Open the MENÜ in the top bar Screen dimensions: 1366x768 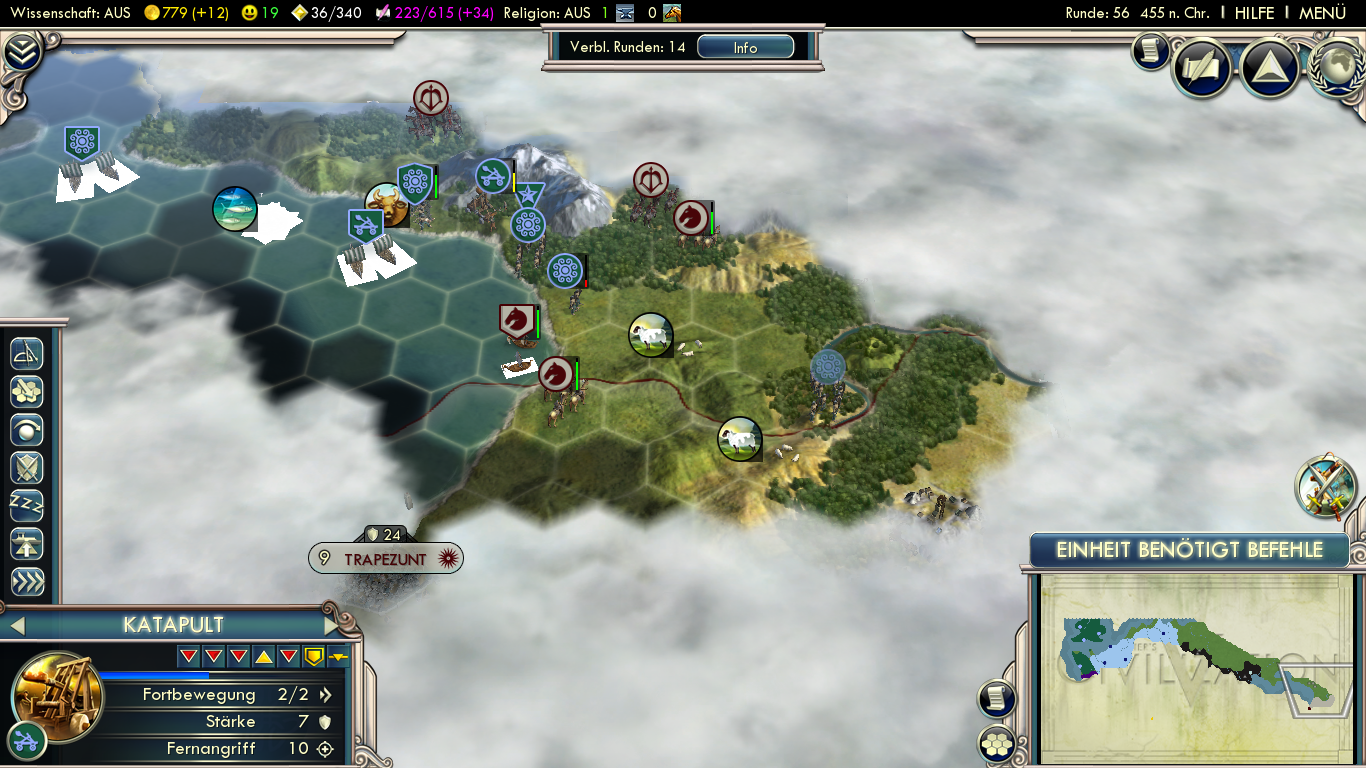(x=1322, y=13)
